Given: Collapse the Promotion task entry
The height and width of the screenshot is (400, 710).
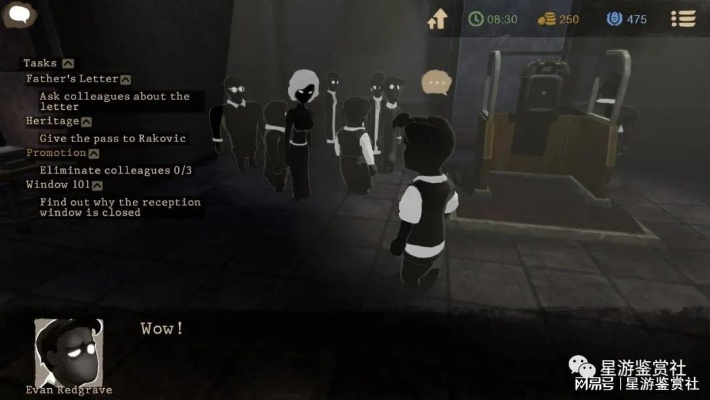Looking at the screenshot, I should click(x=93, y=154).
